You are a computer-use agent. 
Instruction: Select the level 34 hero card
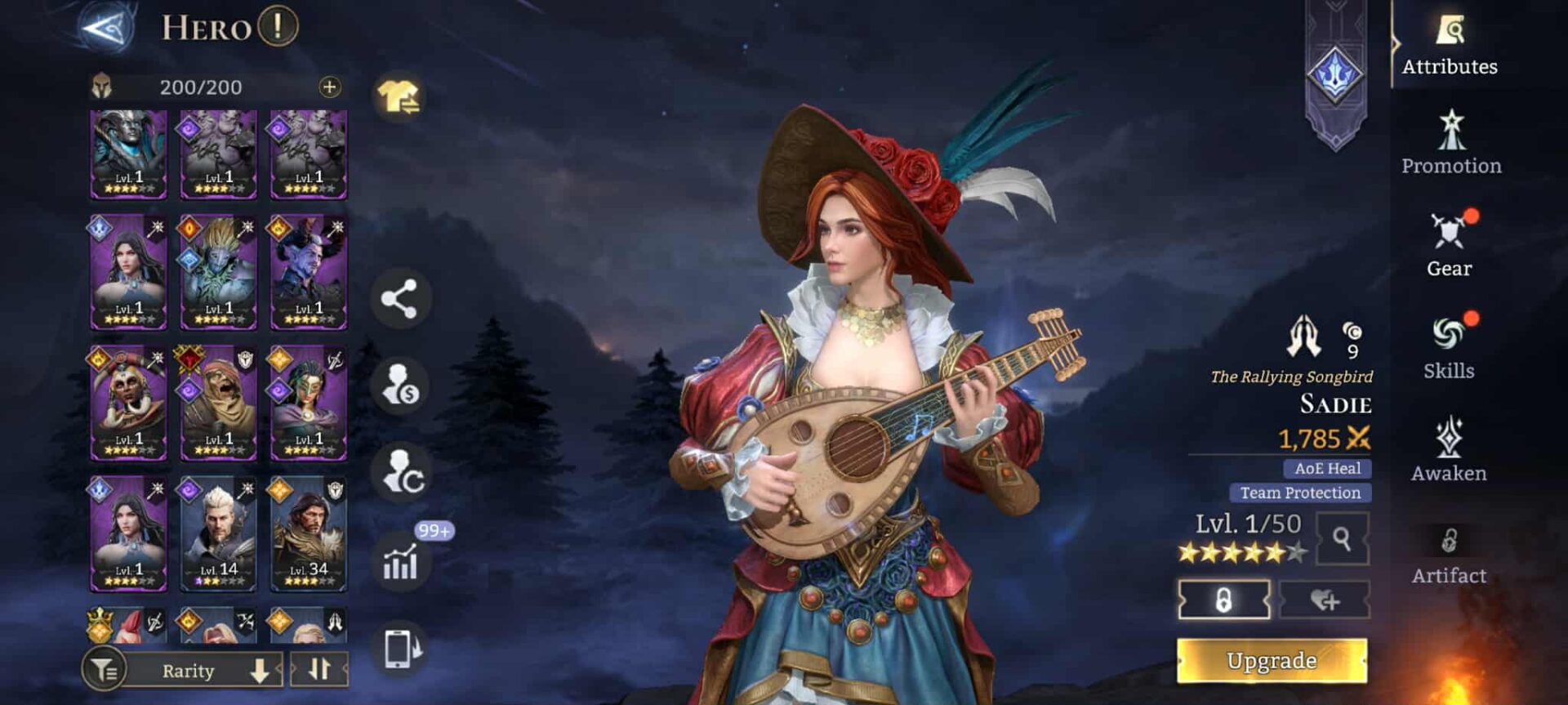309,534
